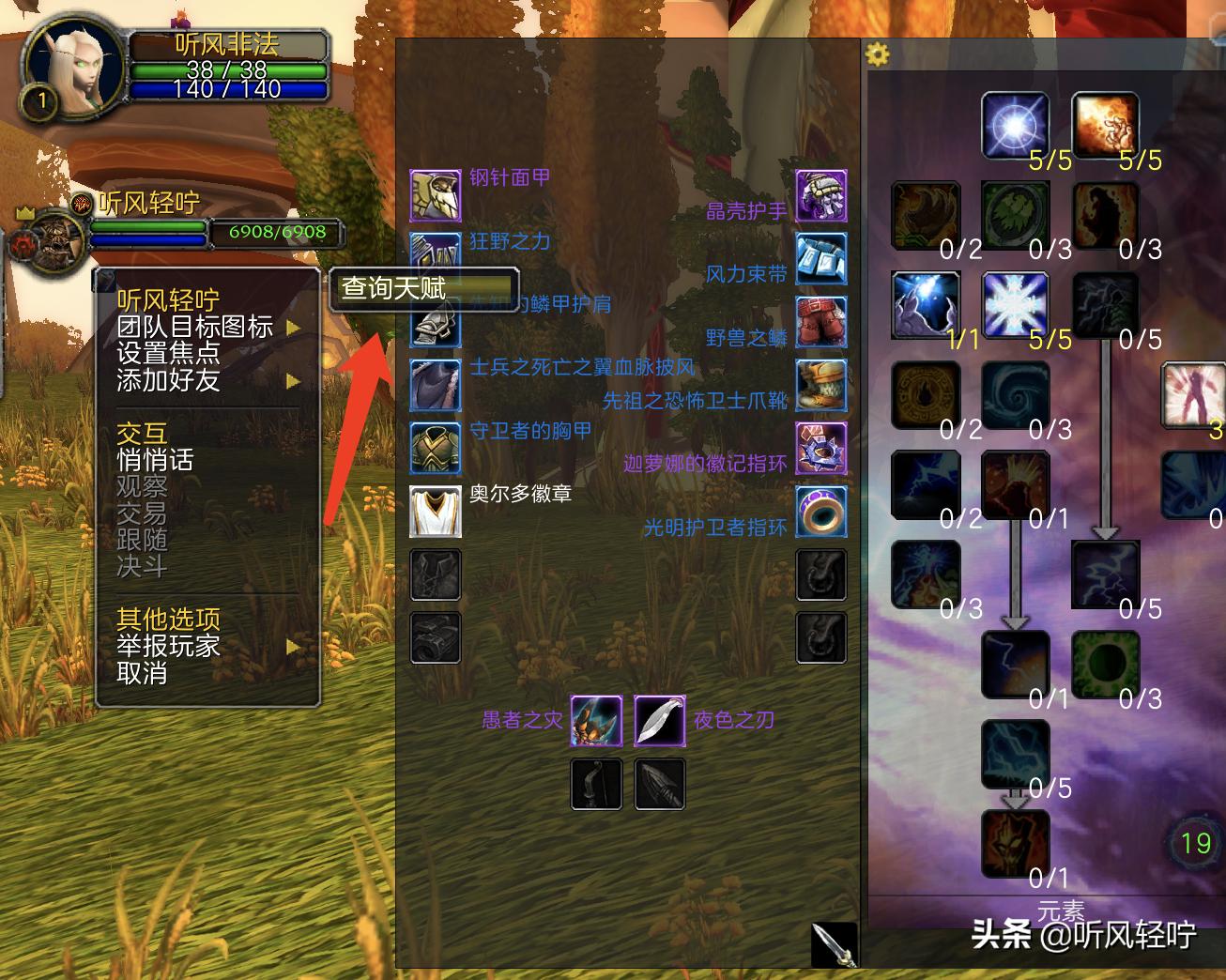Expand the 团队目标图标 submenu
The height and width of the screenshot is (980, 1226).
[192, 328]
